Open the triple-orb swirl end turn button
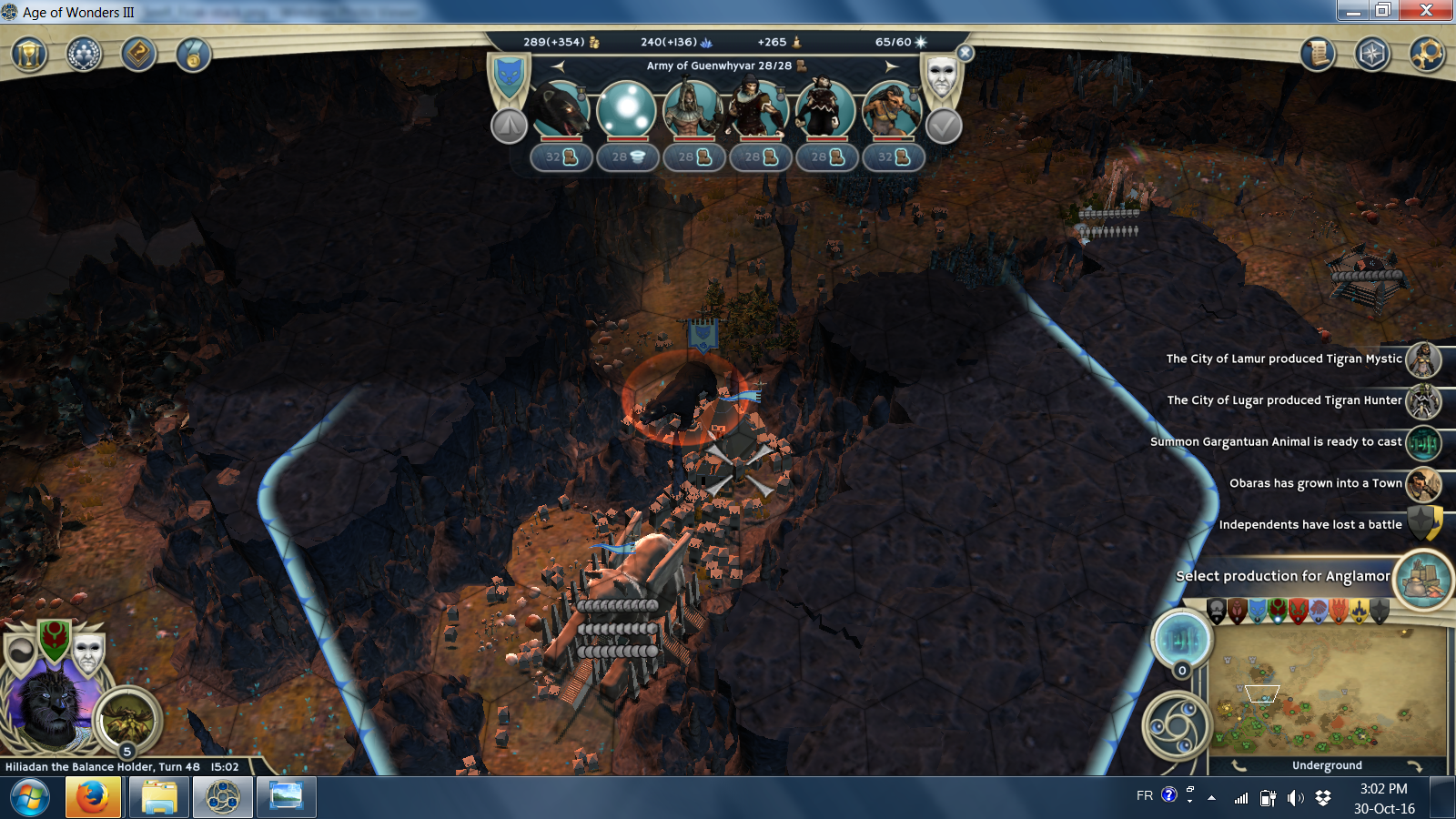Image resolution: width=1456 pixels, height=819 pixels. coord(1177,726)
